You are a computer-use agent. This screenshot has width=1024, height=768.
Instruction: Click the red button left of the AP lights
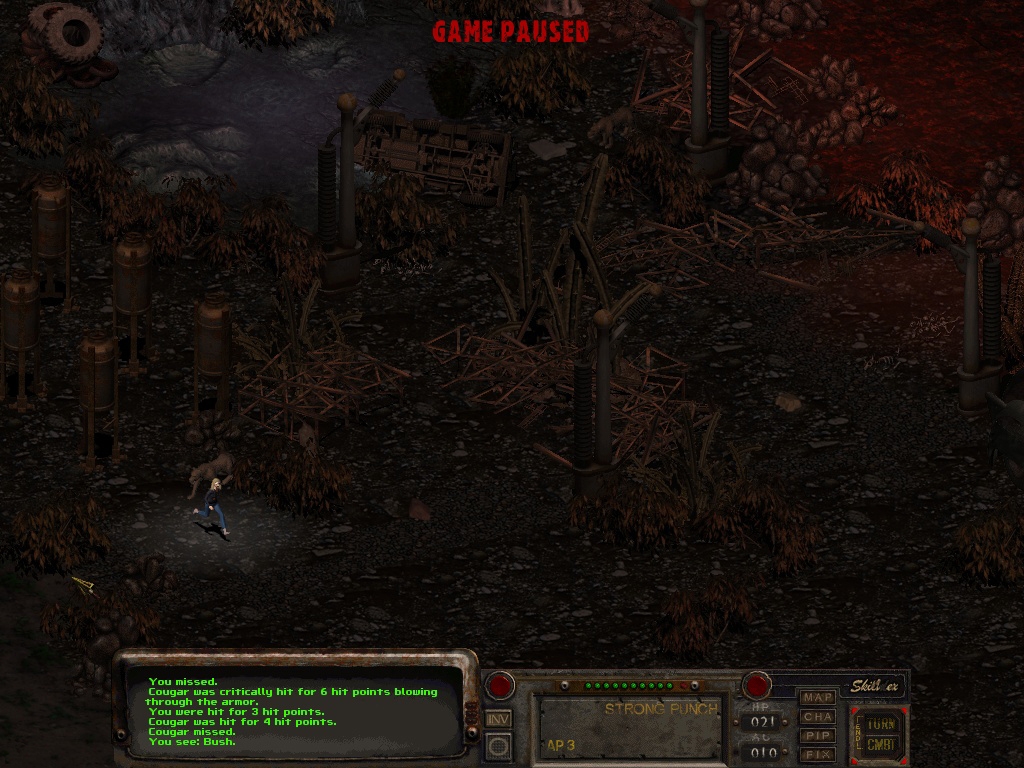click(x=500, y=685)
